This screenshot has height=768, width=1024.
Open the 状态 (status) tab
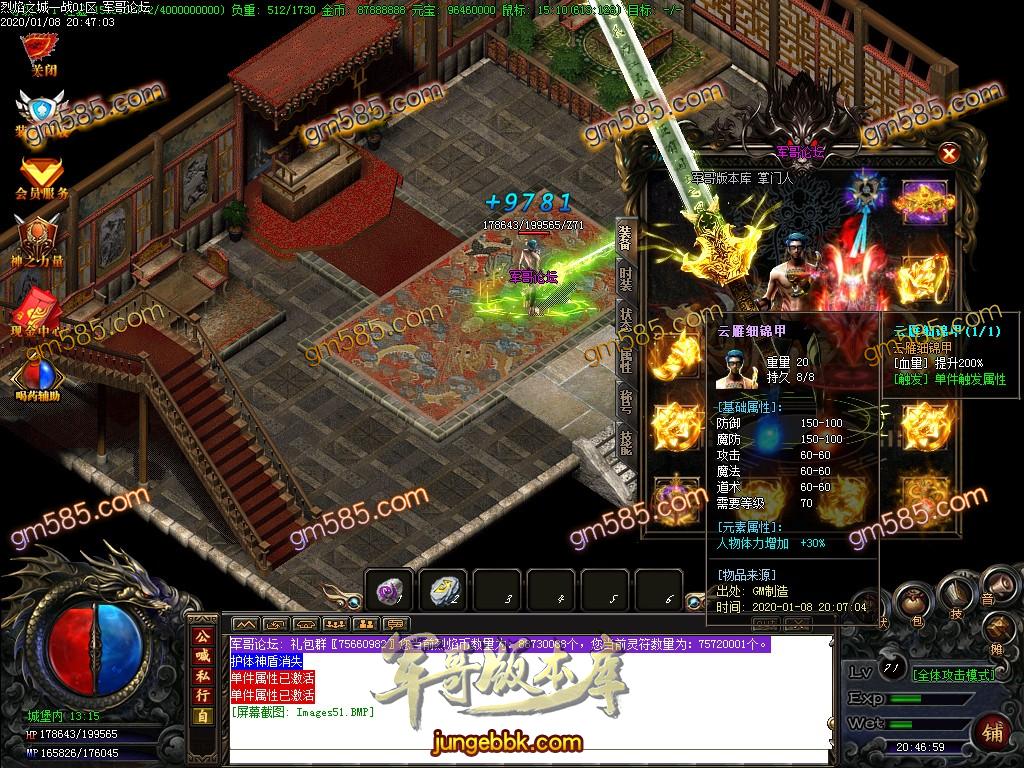[x=625, y=317]
